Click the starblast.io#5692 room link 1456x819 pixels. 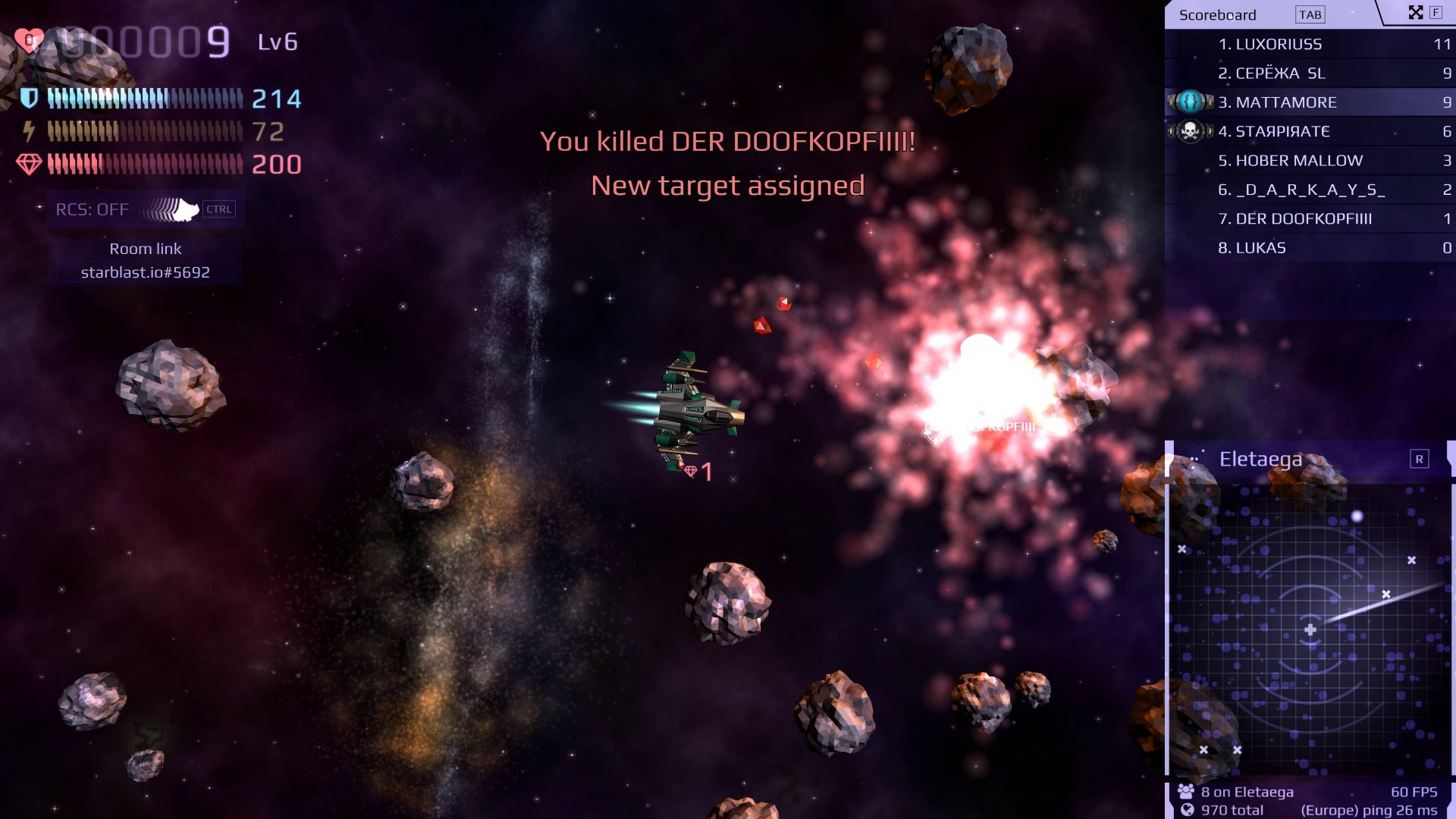(x=144, y=271)
